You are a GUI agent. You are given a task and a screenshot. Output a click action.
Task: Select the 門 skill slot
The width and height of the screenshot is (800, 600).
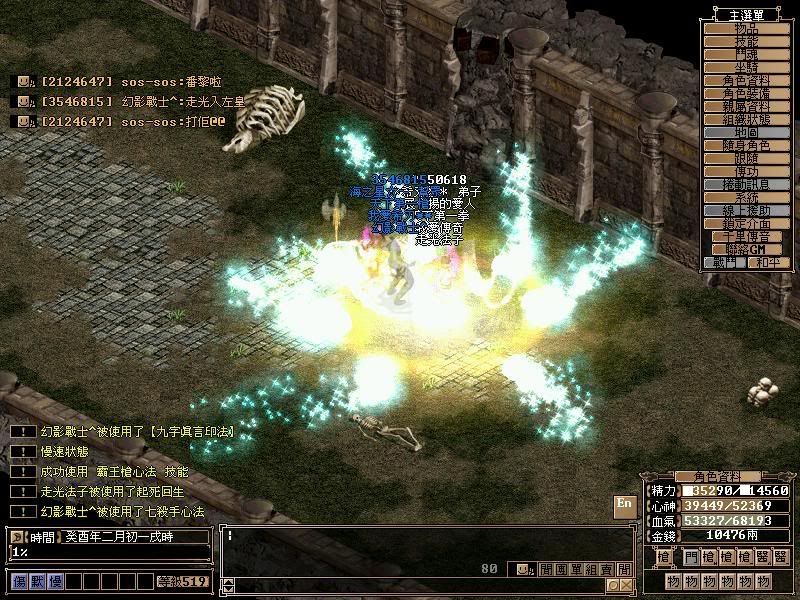pos(691,556)
